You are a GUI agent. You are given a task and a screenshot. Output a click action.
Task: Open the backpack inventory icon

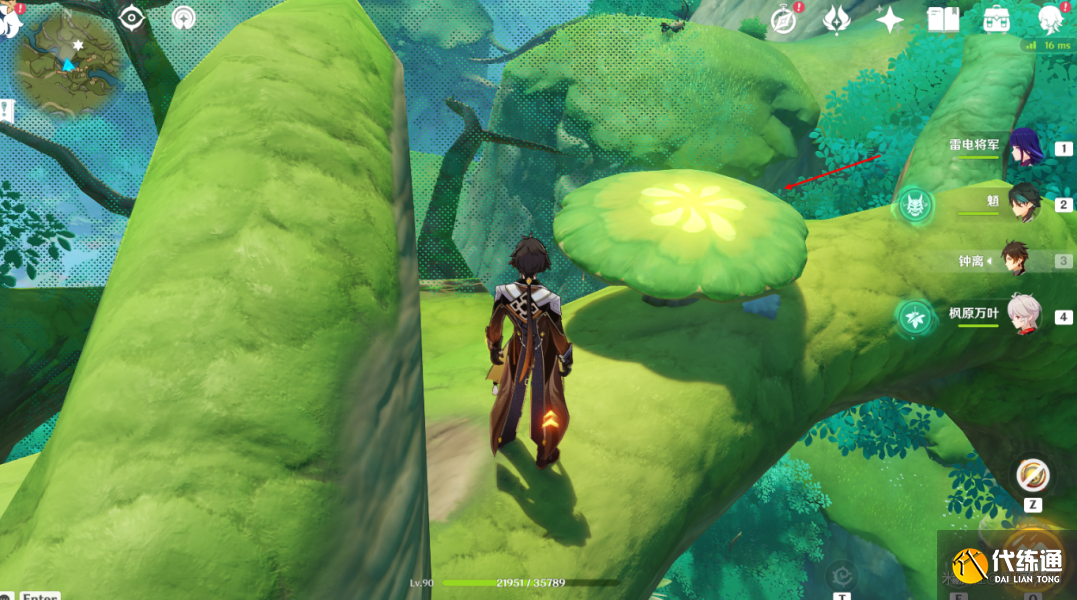pos(996,20)
